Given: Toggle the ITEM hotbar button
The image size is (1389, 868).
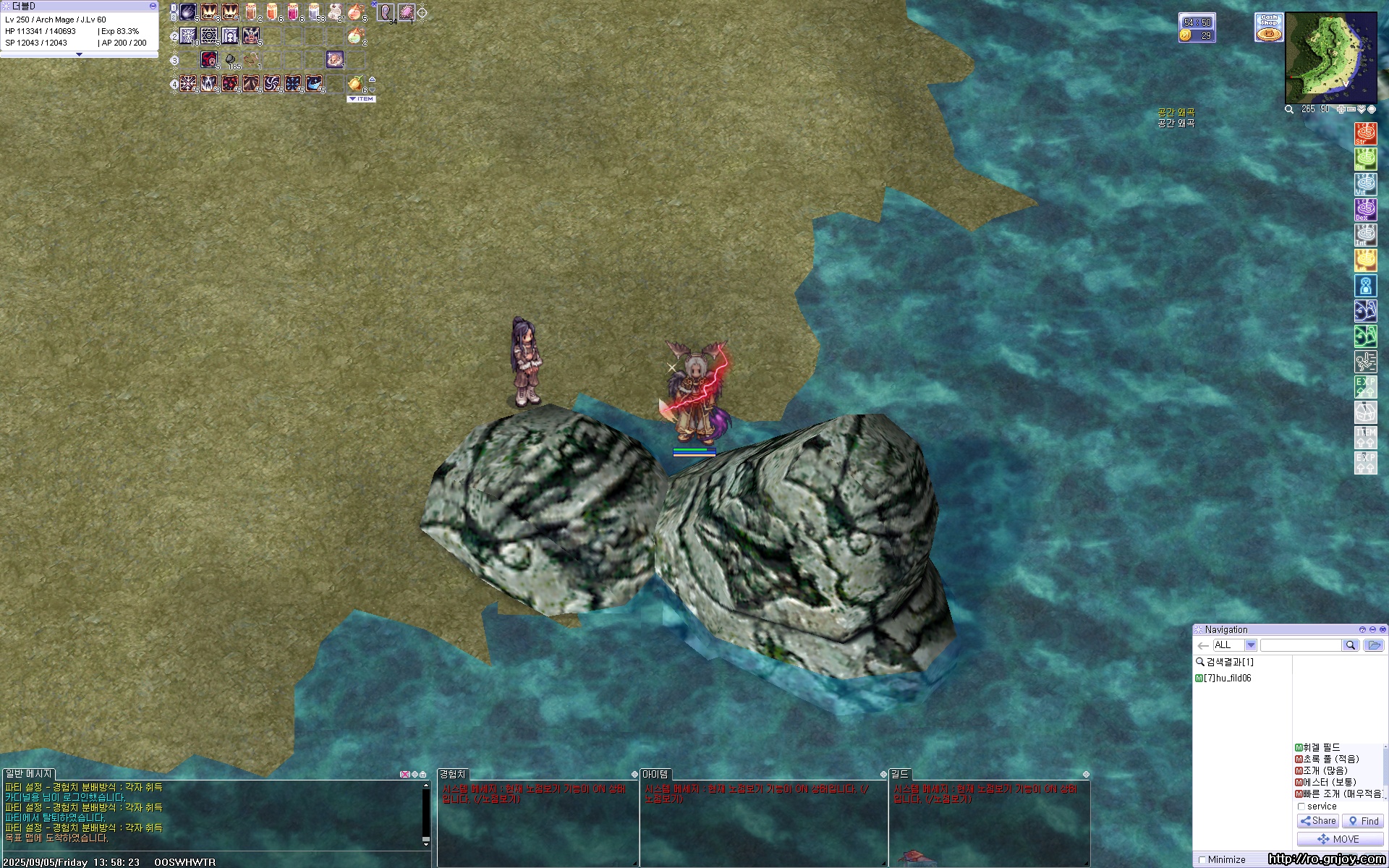Looking at the screenshot, I should click(362, 99).
